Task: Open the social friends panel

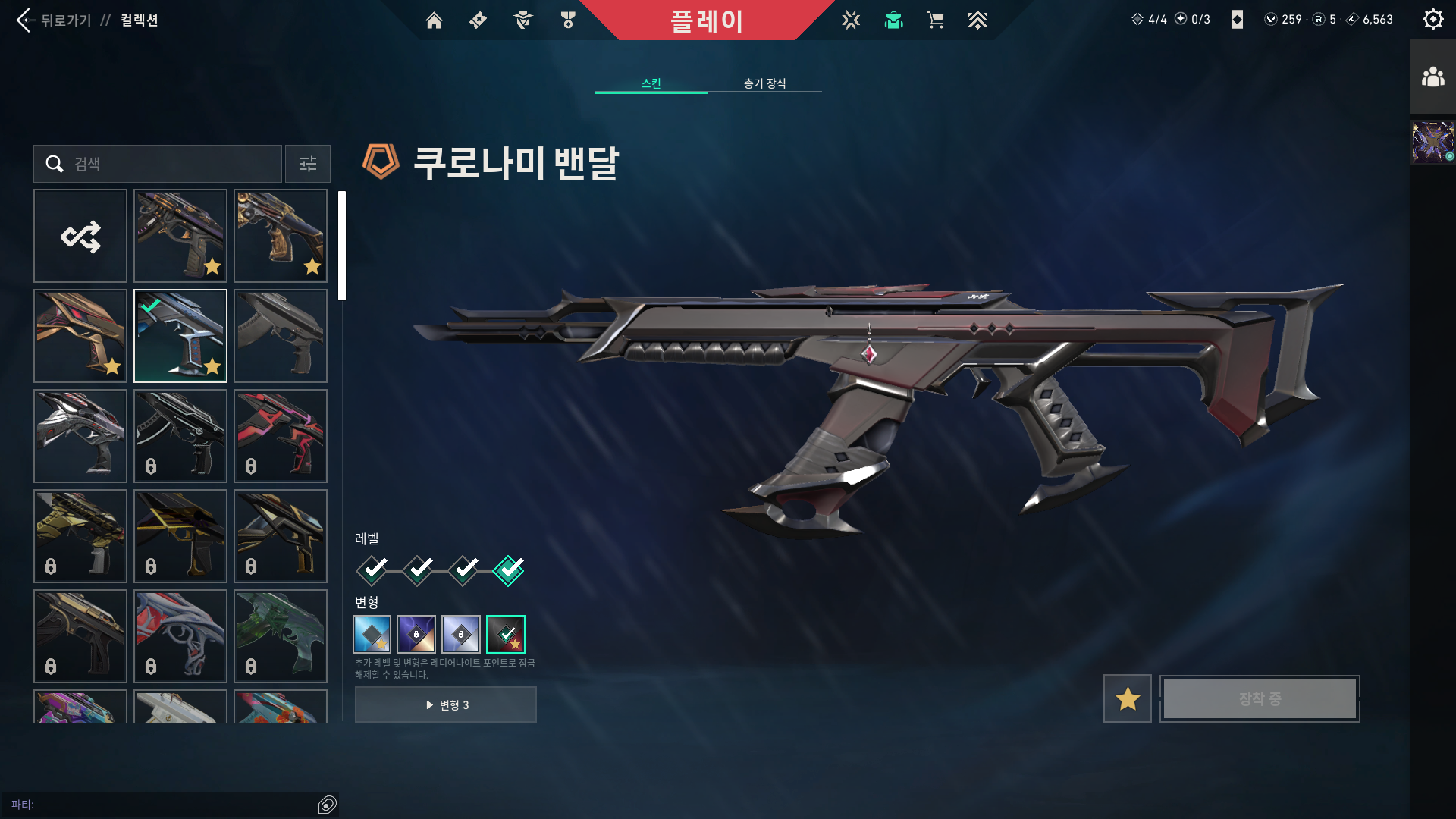Action: (1432, 75)
